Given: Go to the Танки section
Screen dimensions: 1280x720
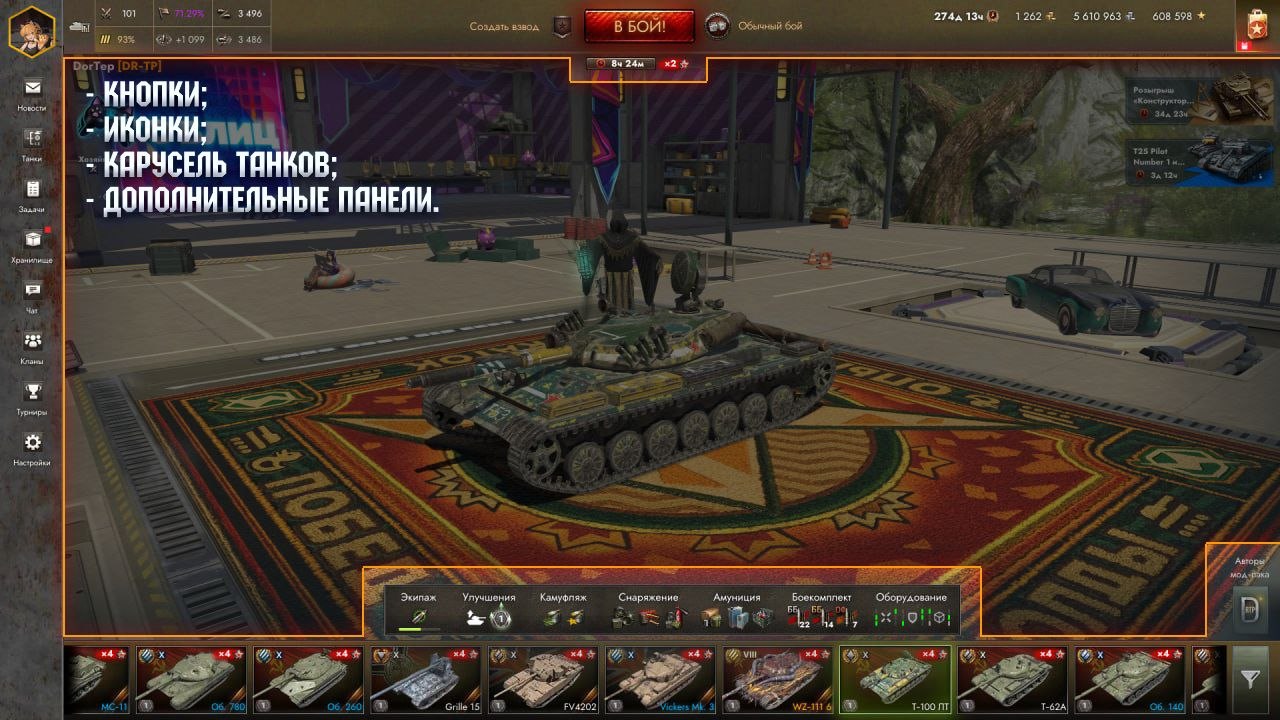Looking at the screenshot, I should click(x=32, y=144).
